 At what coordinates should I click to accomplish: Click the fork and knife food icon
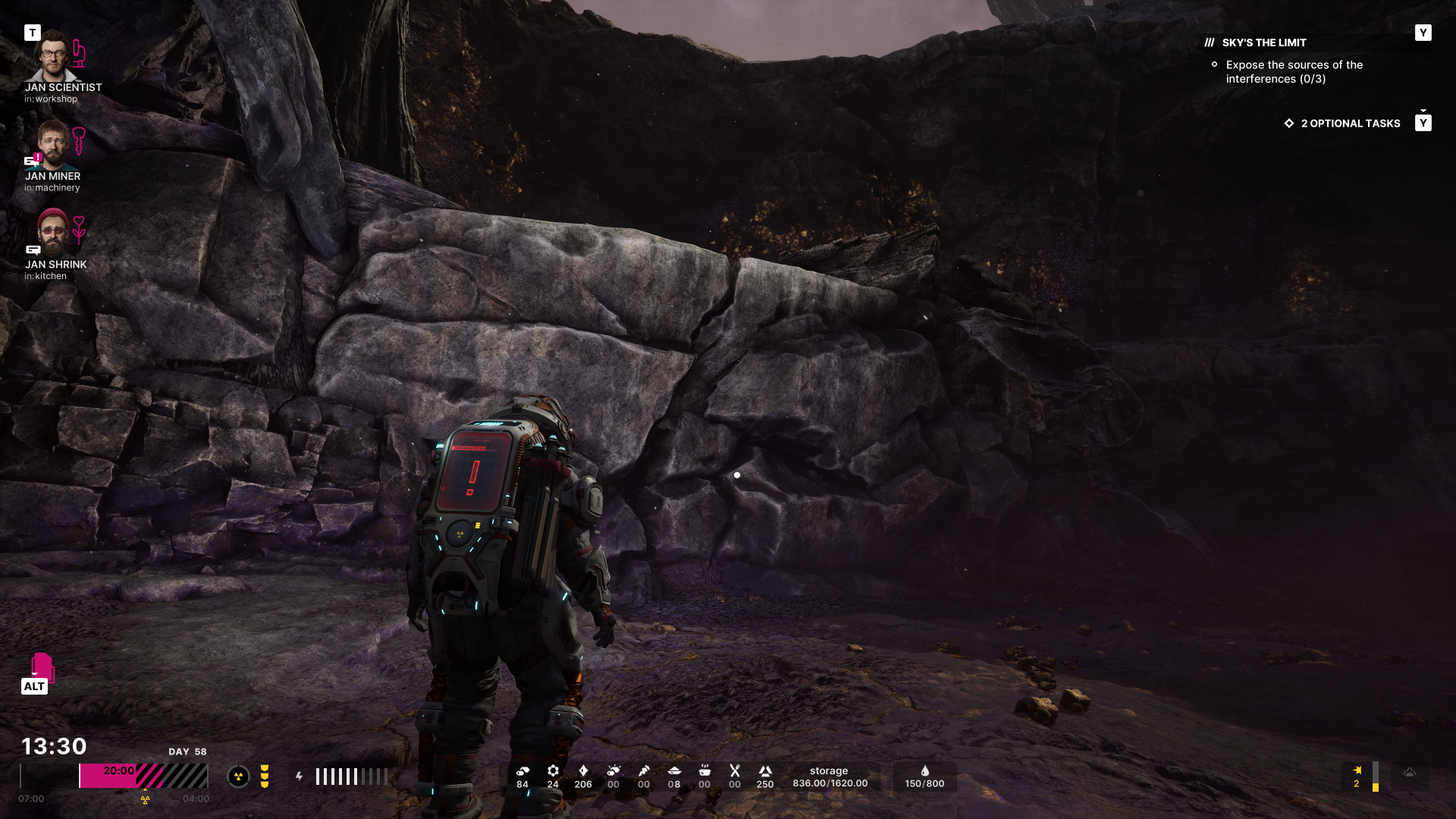[x=734, y=771]
